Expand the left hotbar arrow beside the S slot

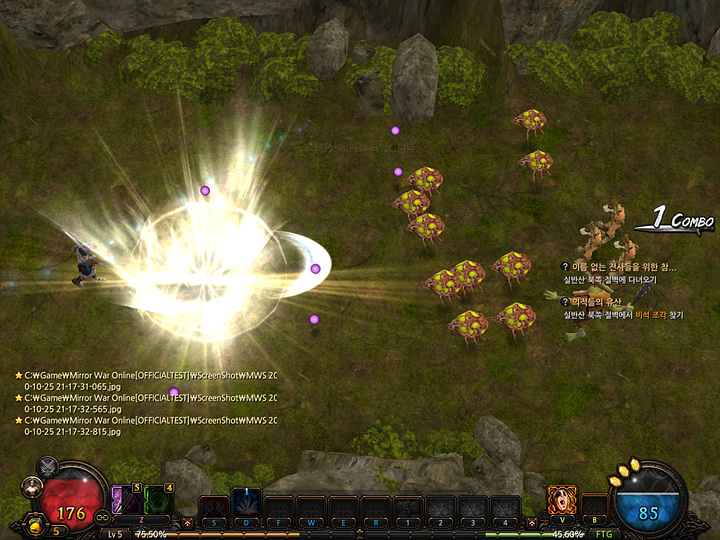187,522
